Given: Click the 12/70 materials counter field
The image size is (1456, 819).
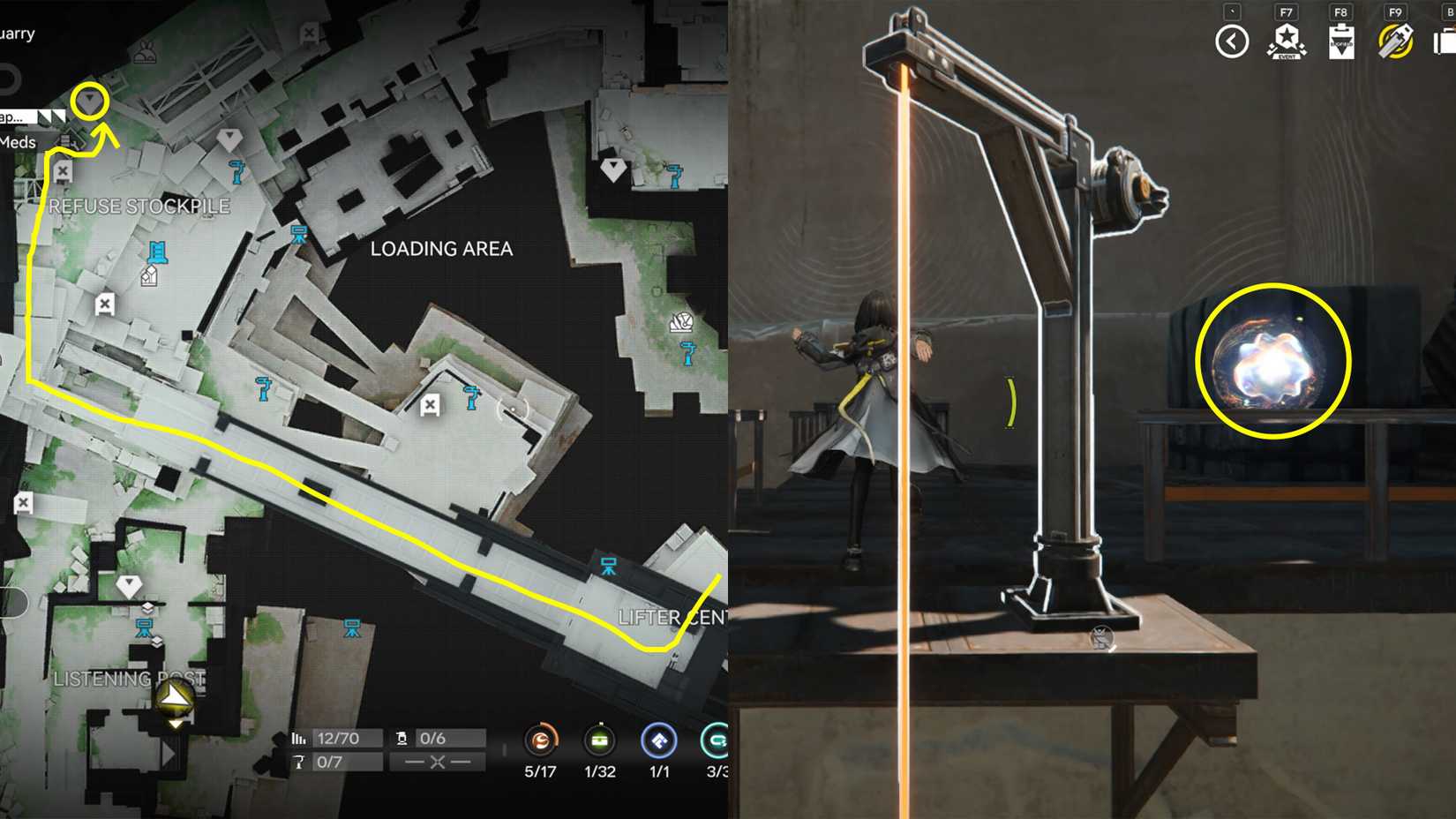Looking at the screenshot, I should pyautogui.click(x=344, y=738).
